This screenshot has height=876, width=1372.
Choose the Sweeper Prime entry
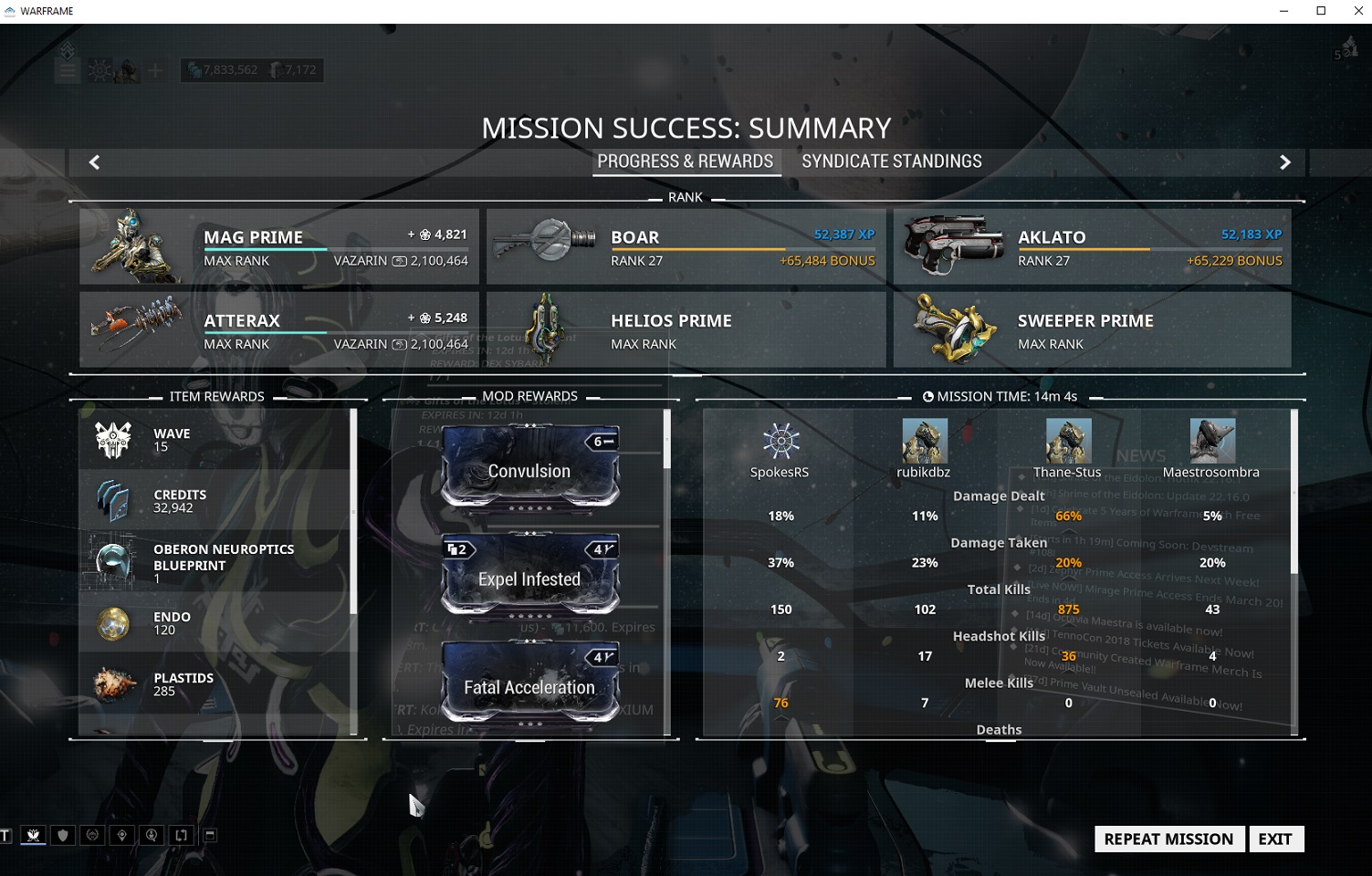point(1092,329)
